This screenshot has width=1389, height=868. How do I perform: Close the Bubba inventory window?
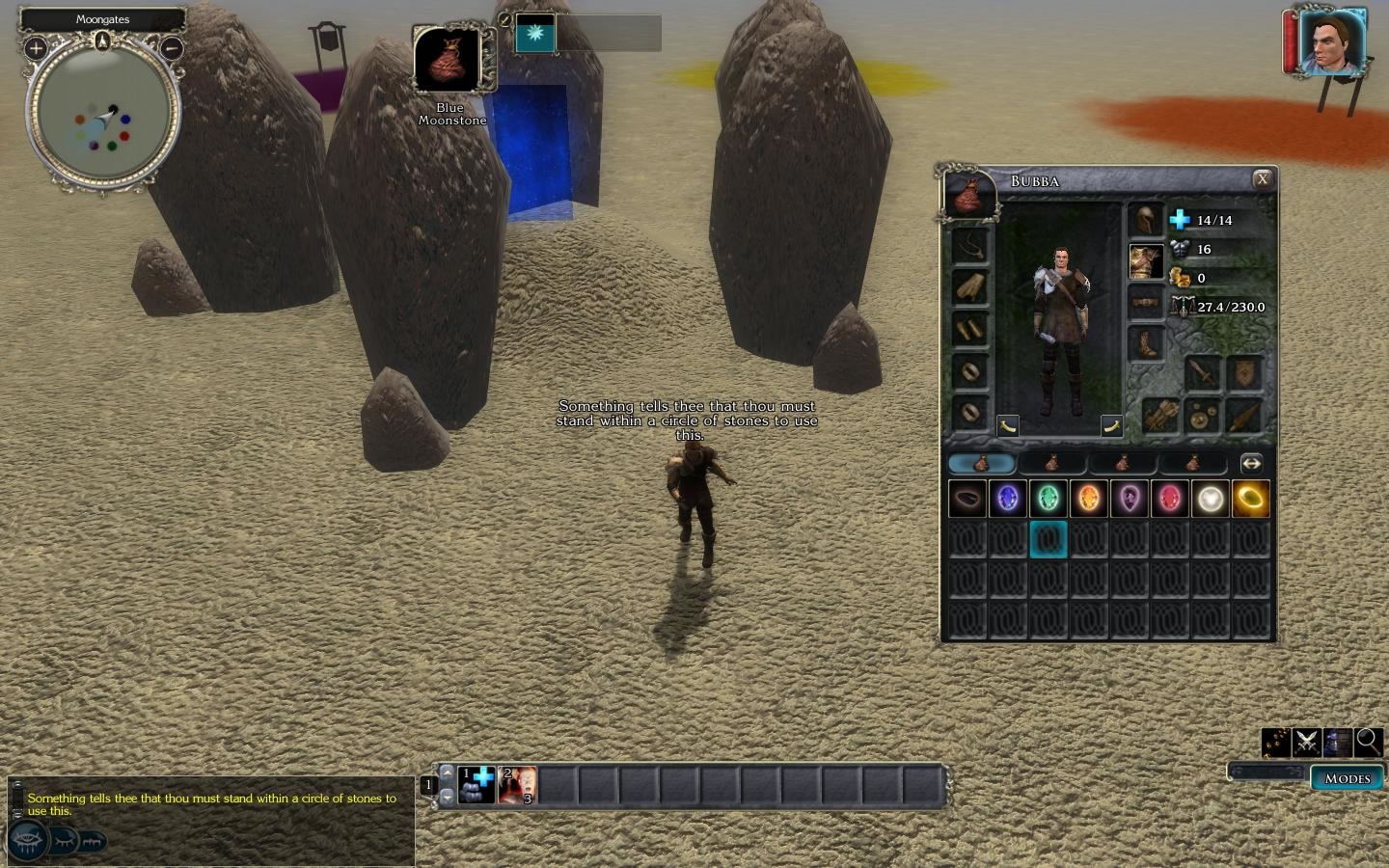[1261, 179]
